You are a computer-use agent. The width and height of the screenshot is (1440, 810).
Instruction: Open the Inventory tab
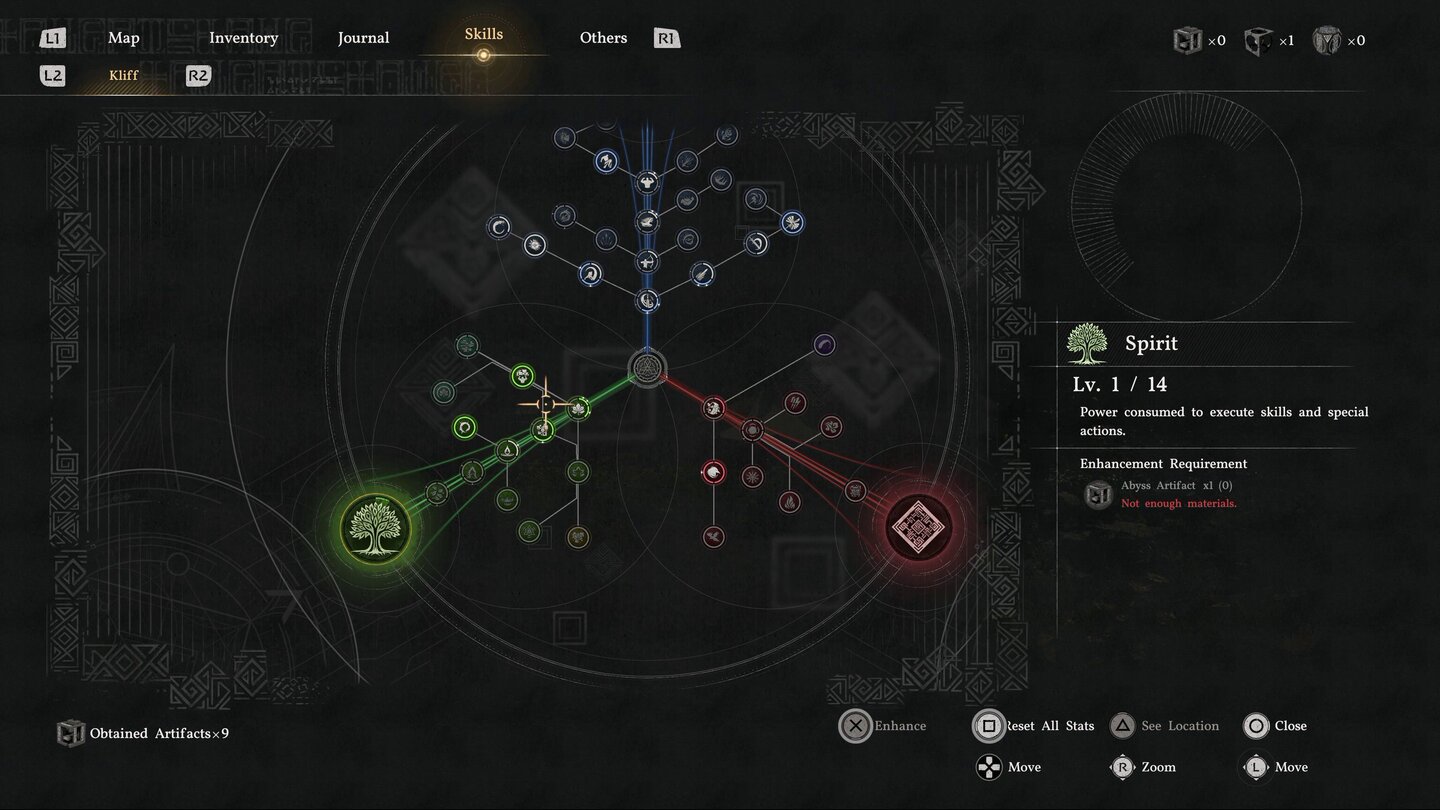[x=243, y=38]
